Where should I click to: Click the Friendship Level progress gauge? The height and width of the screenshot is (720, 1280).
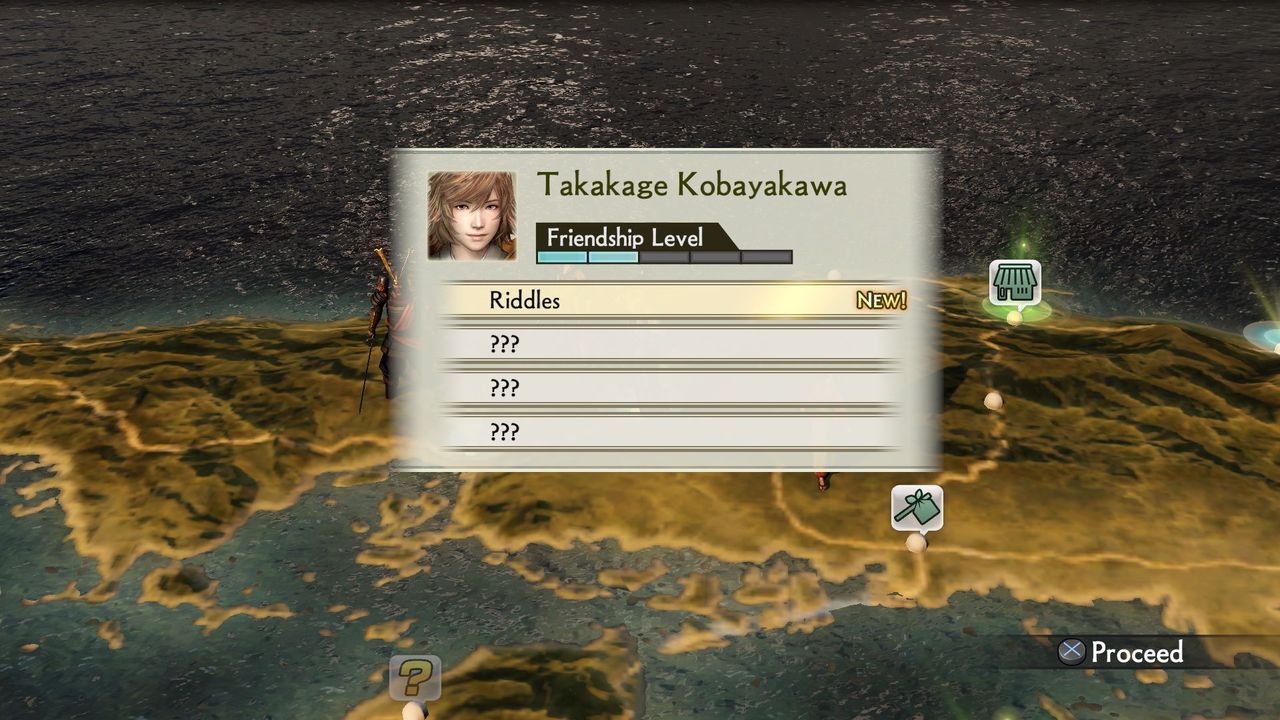pyautogui.click(x=663, y=257)
